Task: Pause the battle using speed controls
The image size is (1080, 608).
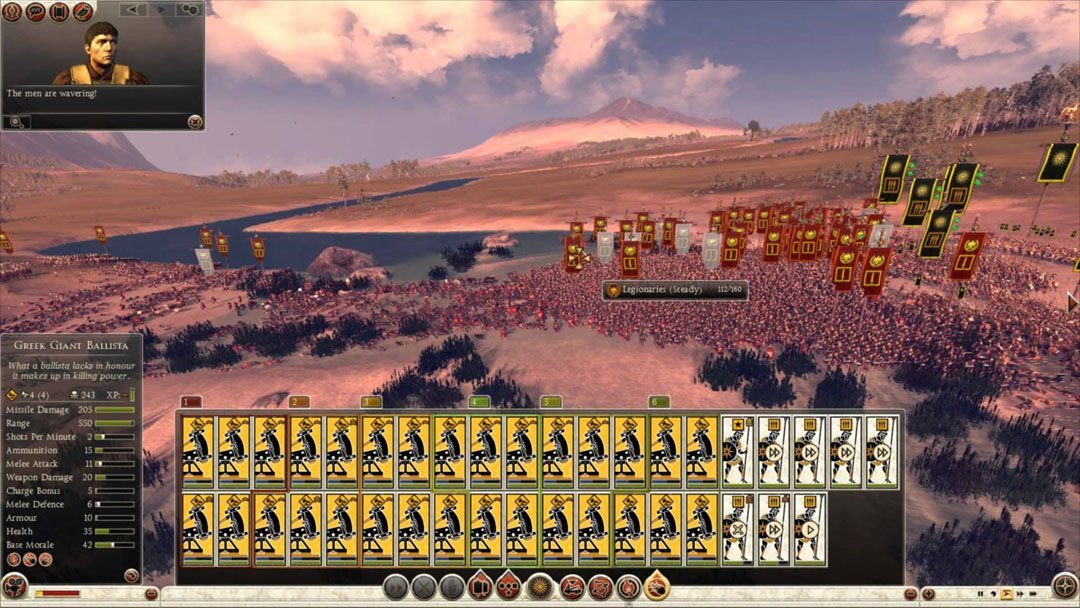Action: 981,594
